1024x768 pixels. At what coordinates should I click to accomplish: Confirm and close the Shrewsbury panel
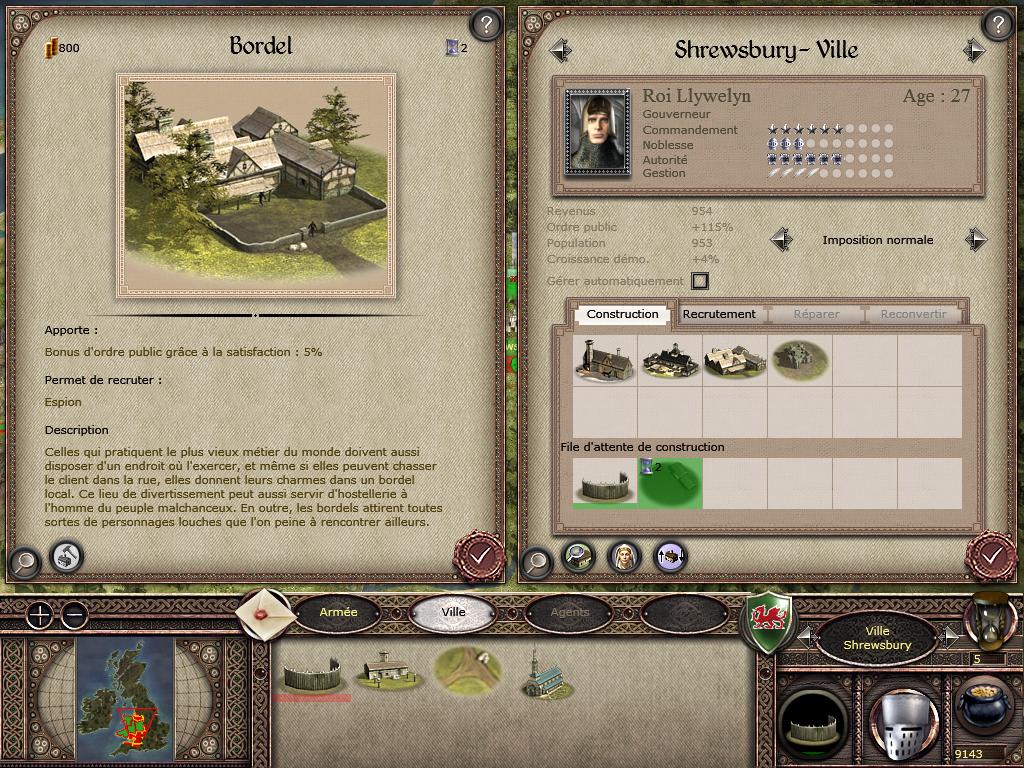(x=991, y=553)
